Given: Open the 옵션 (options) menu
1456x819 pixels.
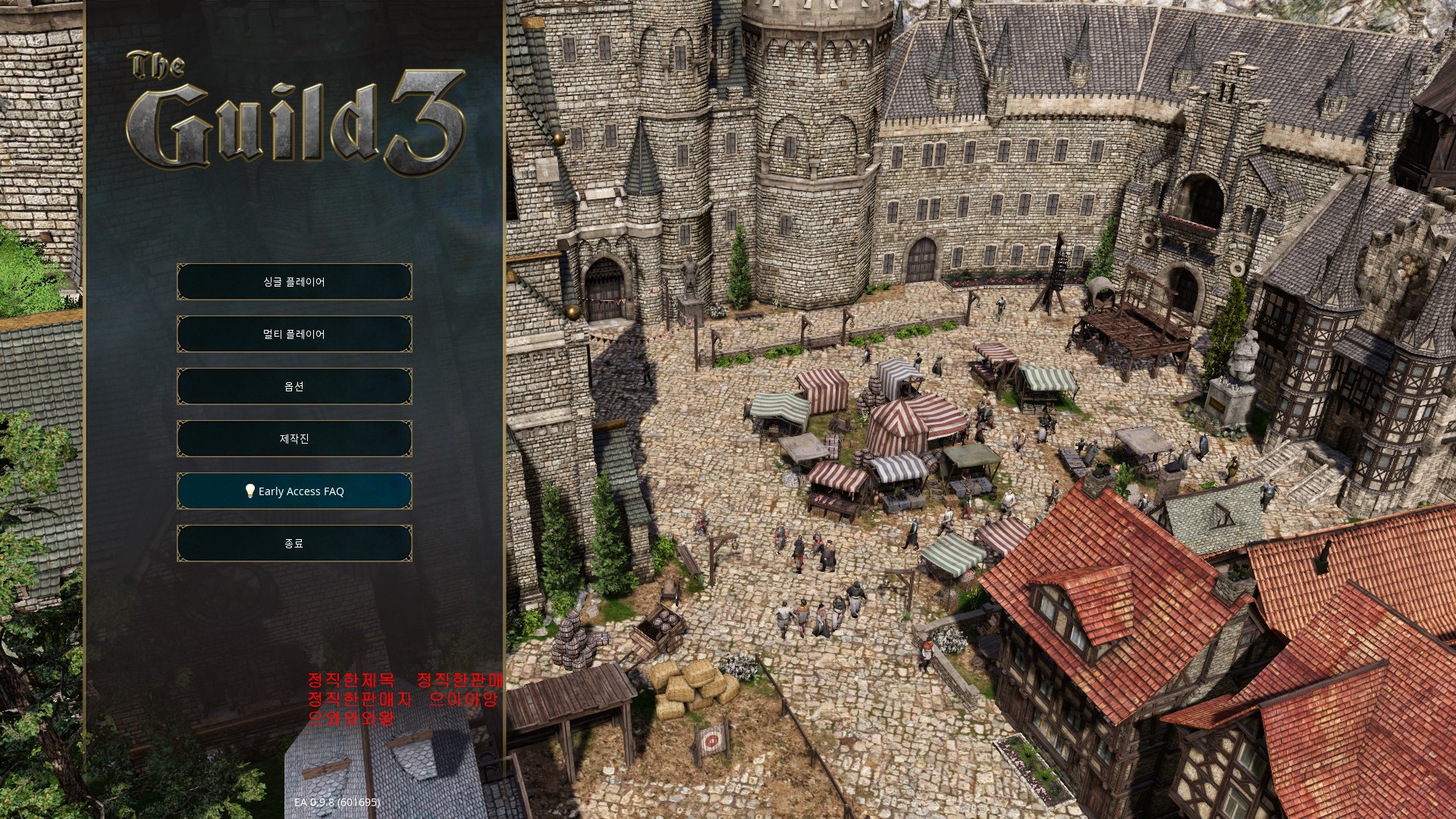Looking at the screenshot, I should click(x=294, y=387).
